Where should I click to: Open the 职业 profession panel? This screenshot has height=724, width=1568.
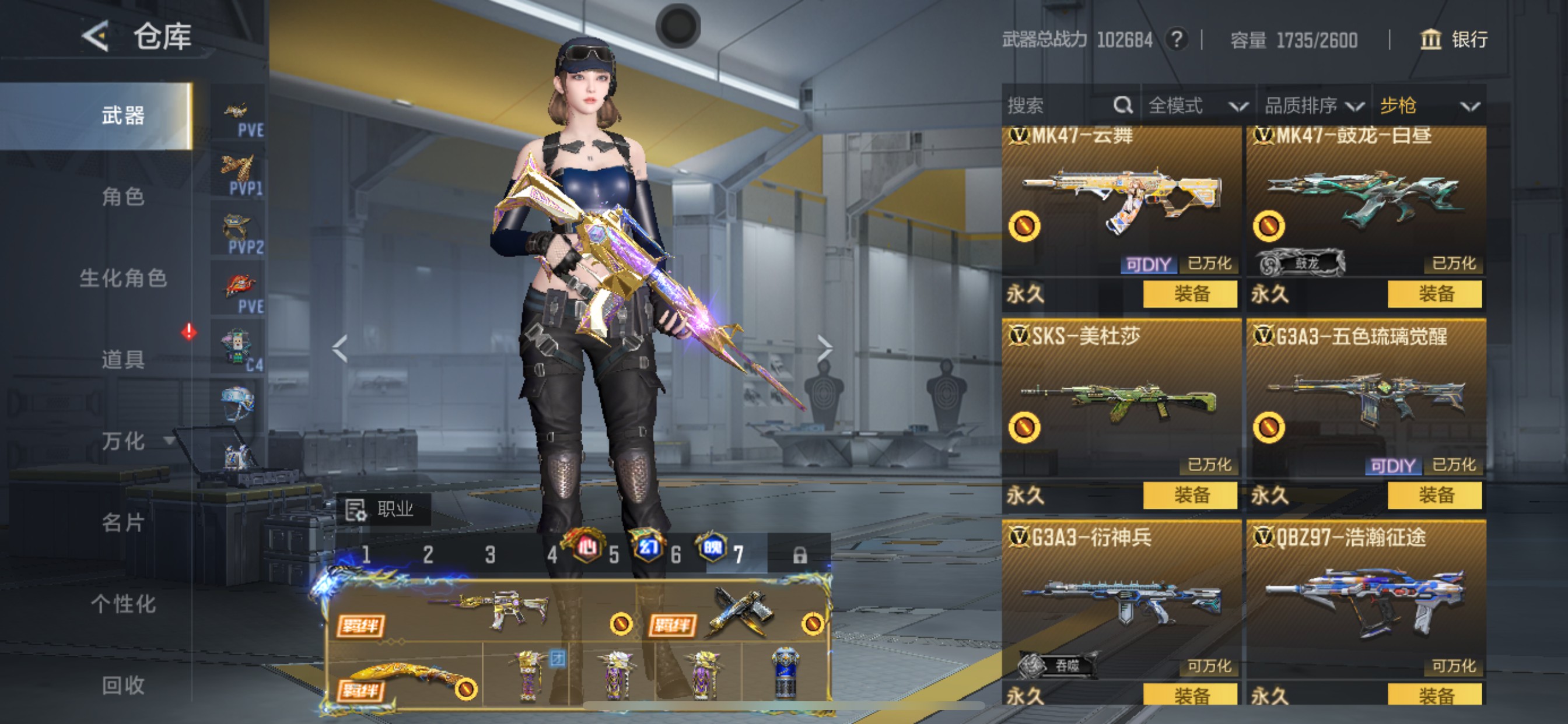383,509
